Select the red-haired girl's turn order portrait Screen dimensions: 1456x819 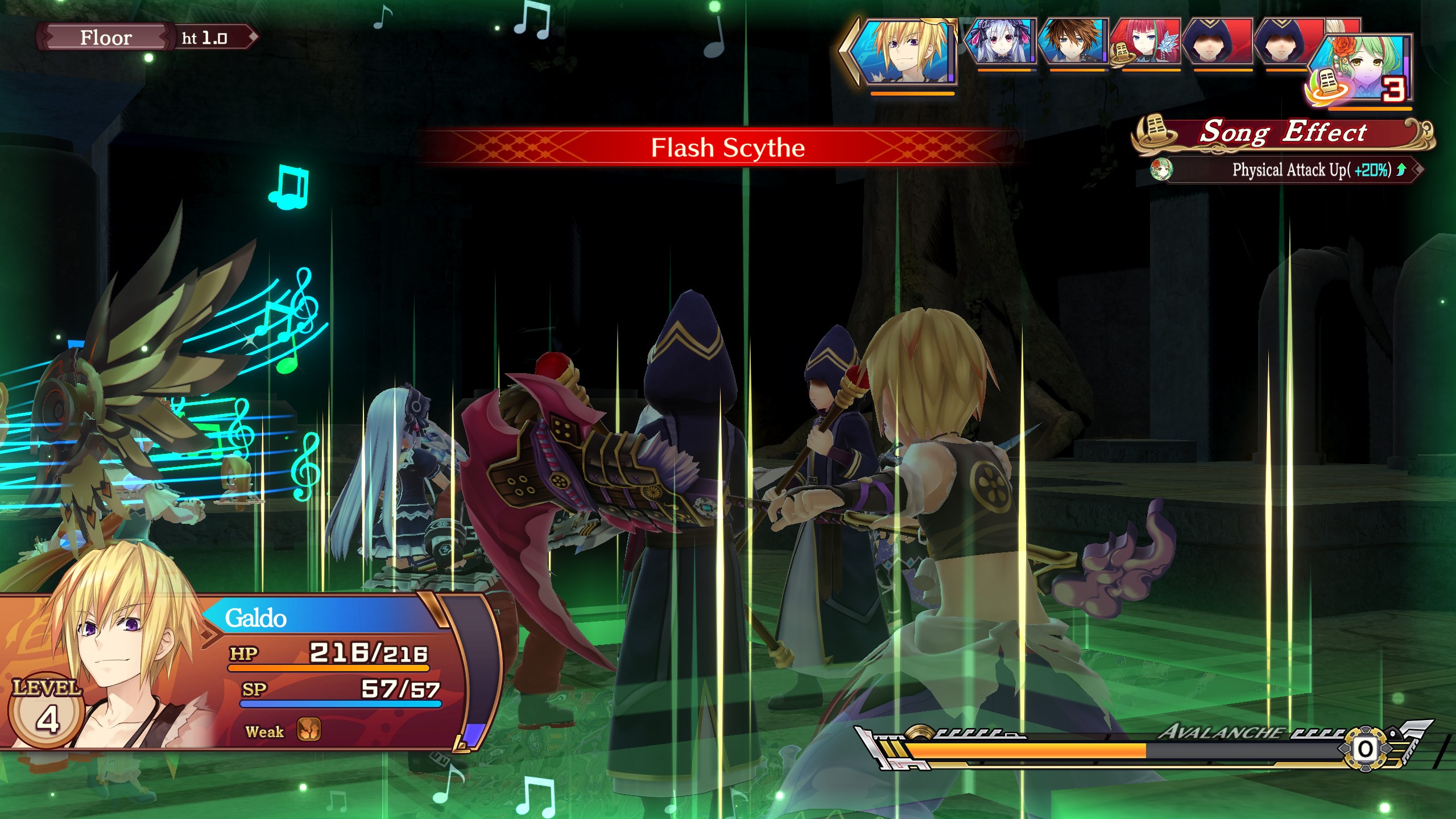point(1146,42)
